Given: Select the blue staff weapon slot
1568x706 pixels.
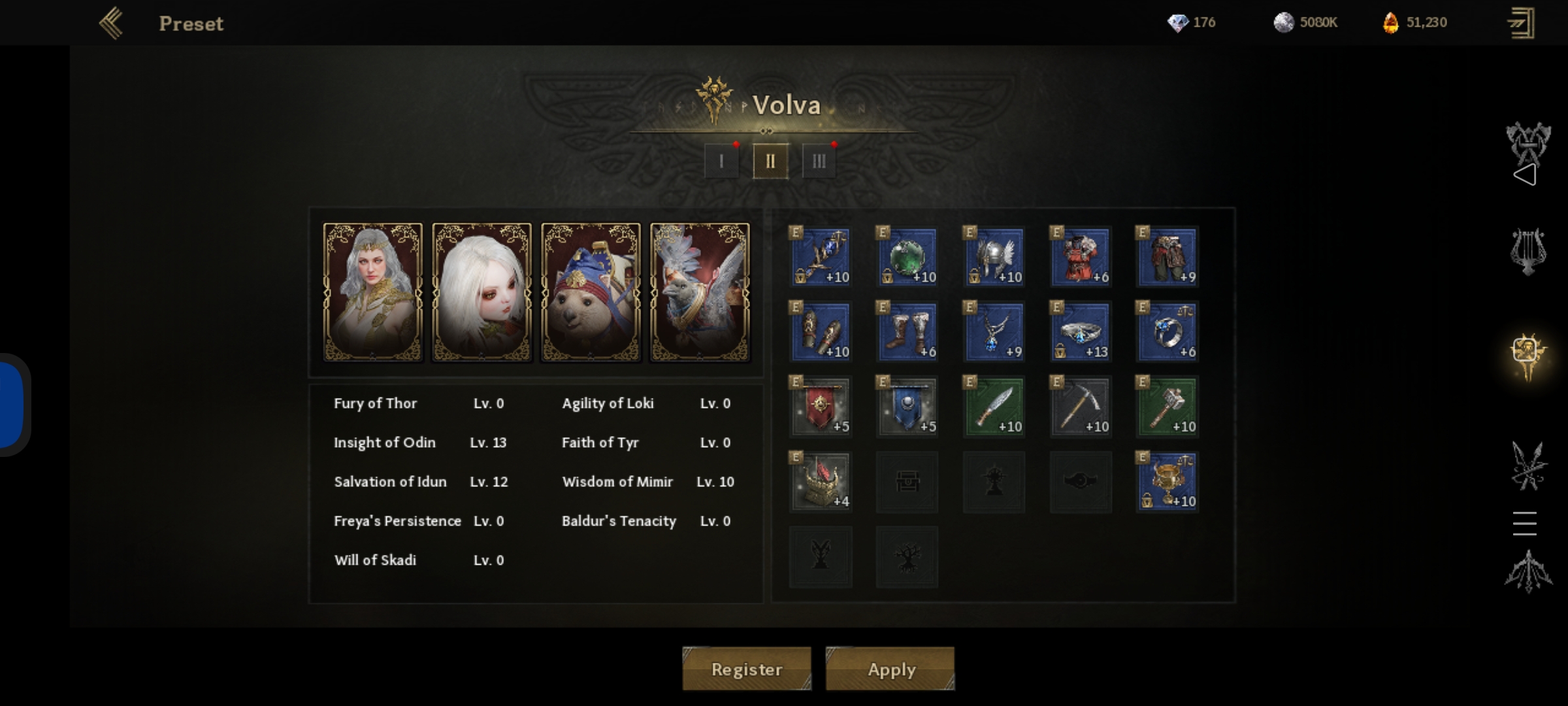Looking at the screenshot, I should click(821, 257).
